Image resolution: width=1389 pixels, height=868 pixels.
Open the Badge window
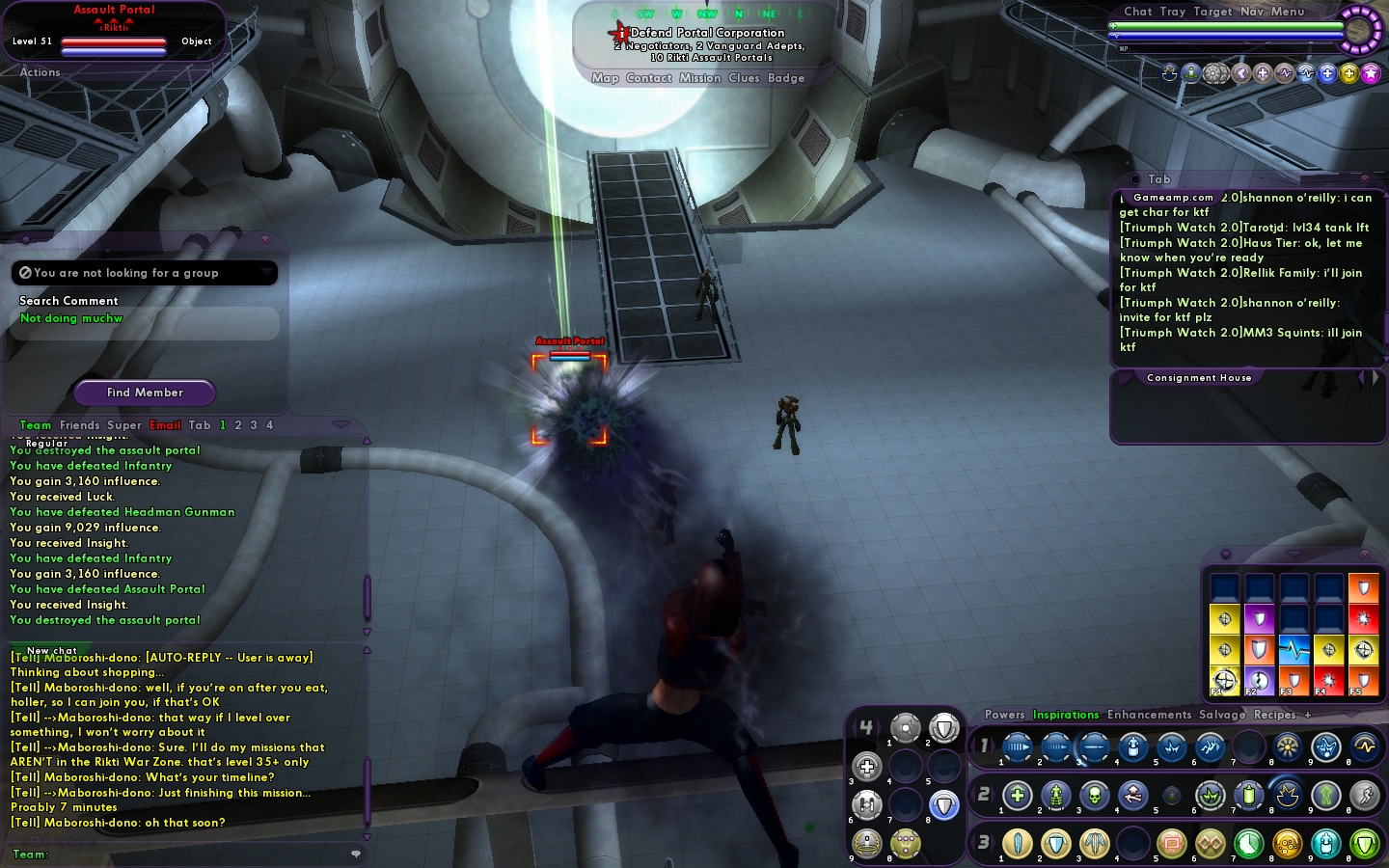(786, 78)
